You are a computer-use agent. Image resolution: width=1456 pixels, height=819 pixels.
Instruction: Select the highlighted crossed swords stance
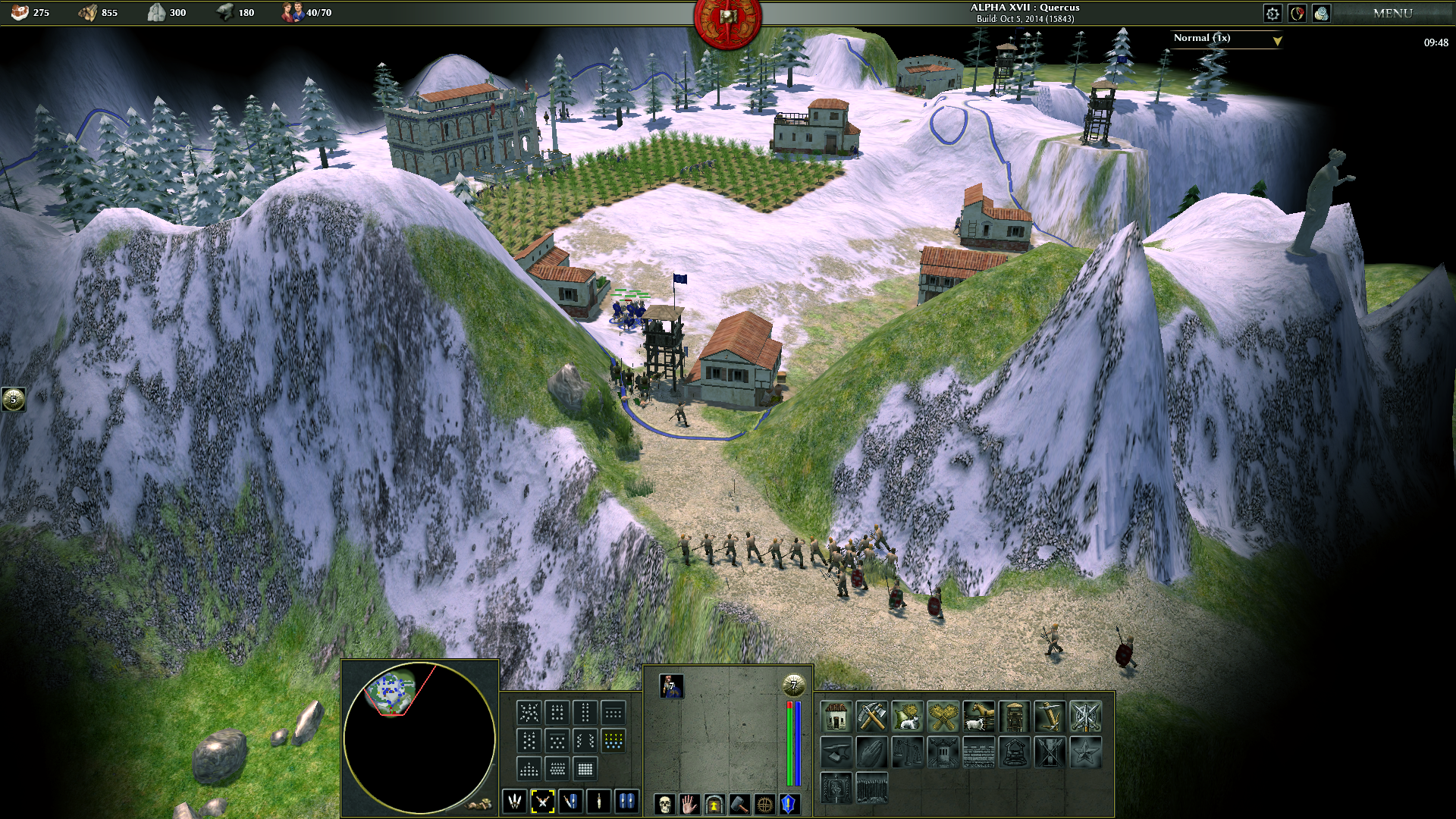pos(542,801)
